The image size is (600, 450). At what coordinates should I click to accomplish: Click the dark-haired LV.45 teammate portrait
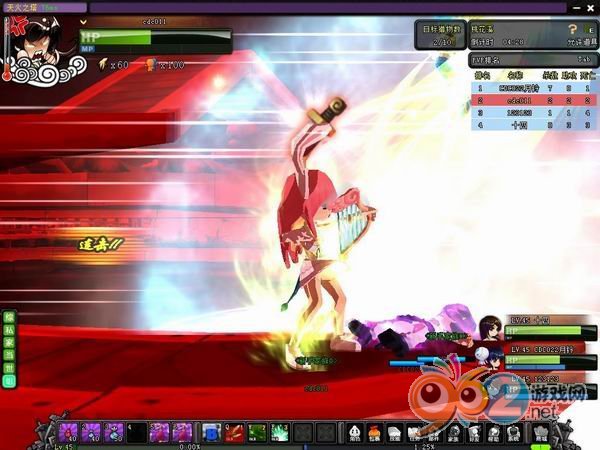[x=490, y=327]
